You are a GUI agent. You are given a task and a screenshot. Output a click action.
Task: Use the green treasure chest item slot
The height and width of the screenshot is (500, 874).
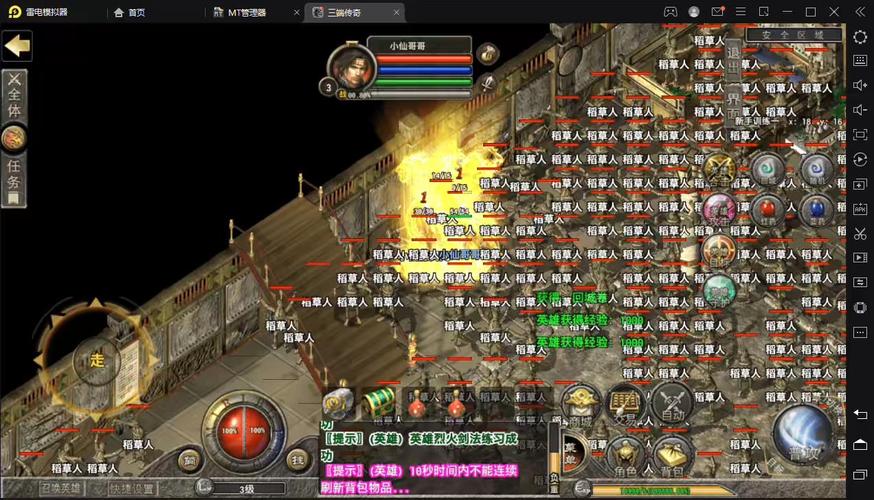point(377,401)
